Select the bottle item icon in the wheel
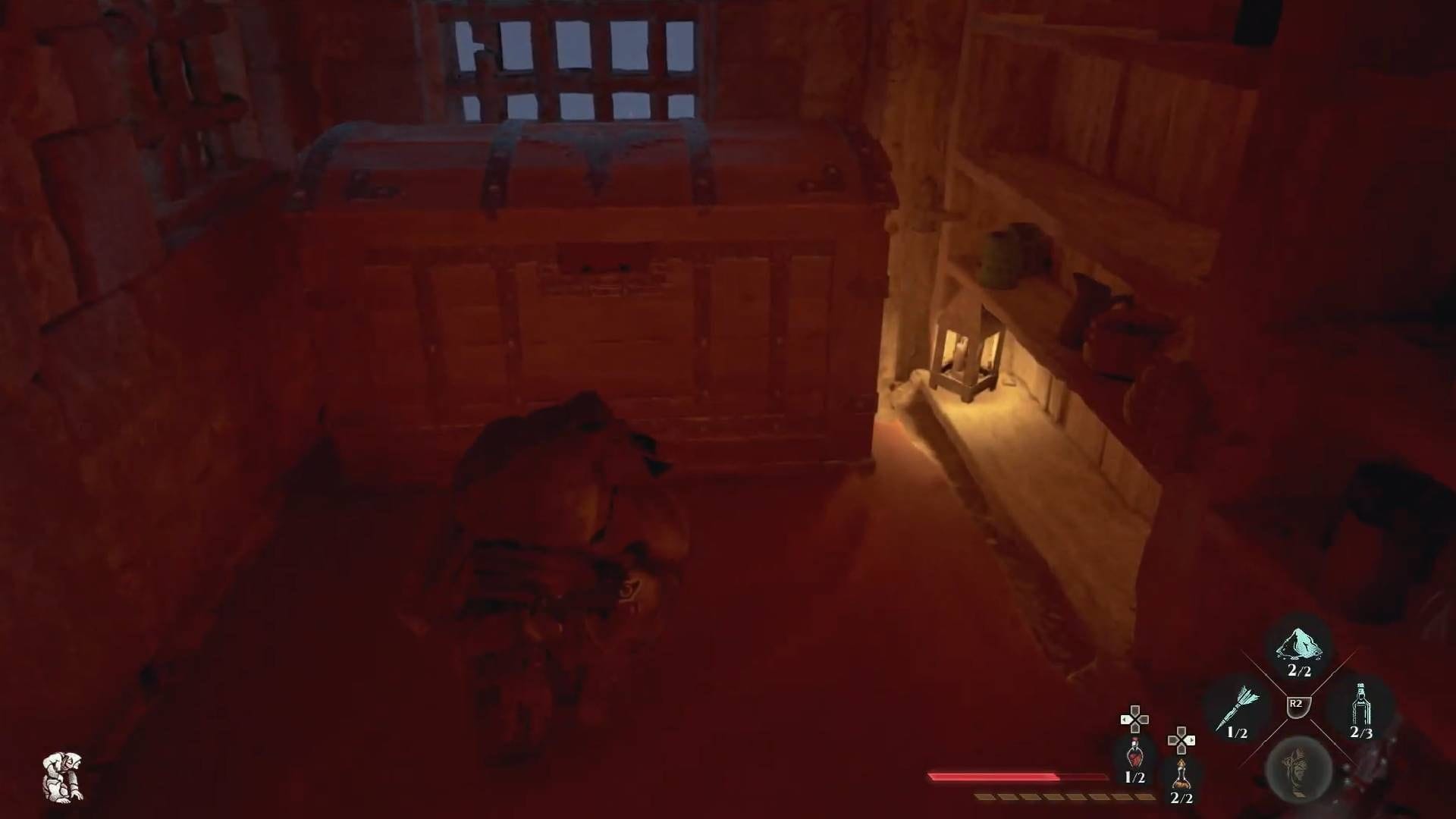The width and height of the screenshot is (1456, 819). [x=1361, y=705]
